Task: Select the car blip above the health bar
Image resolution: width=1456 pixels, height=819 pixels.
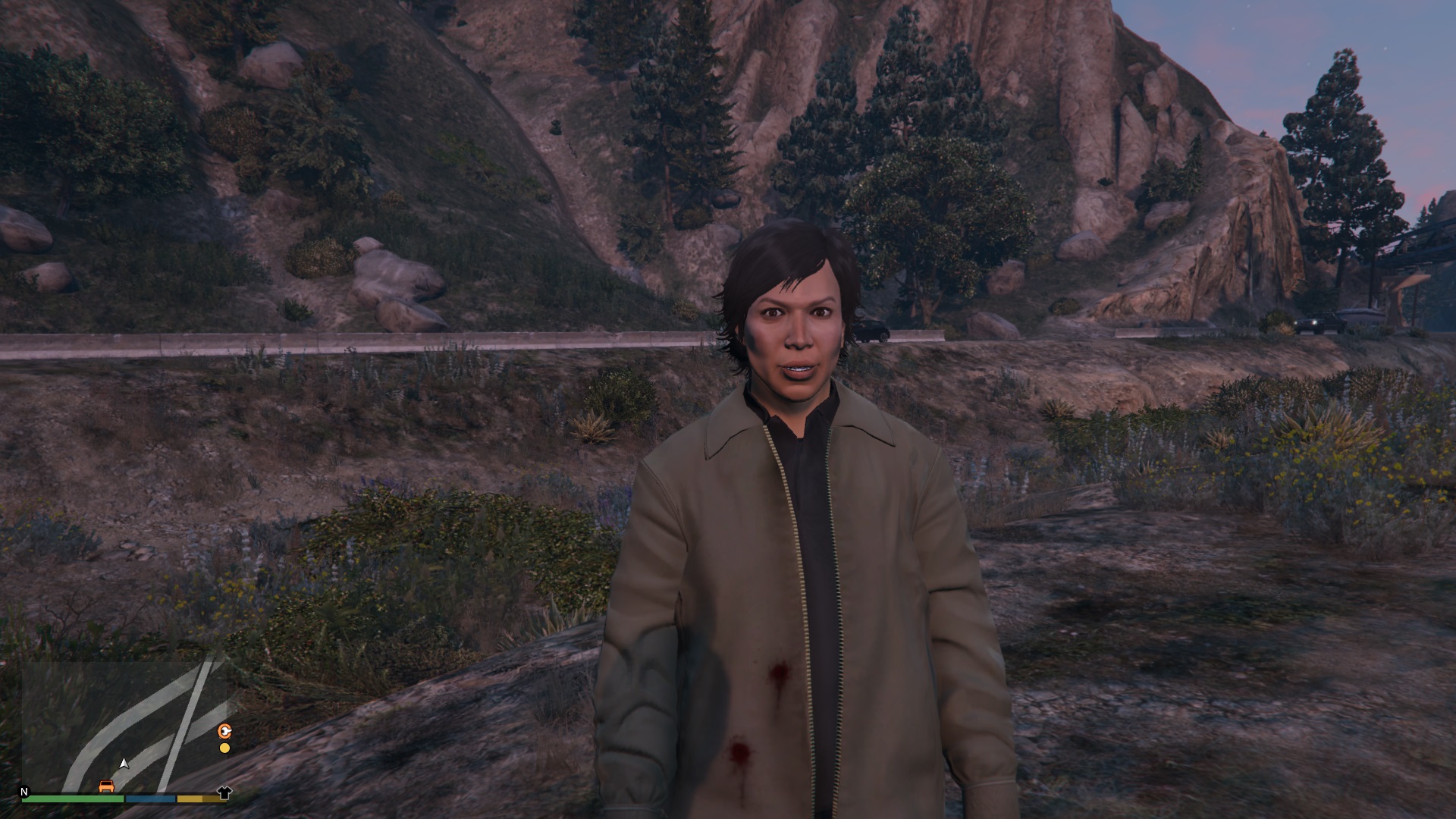Action: coord(106,788)
